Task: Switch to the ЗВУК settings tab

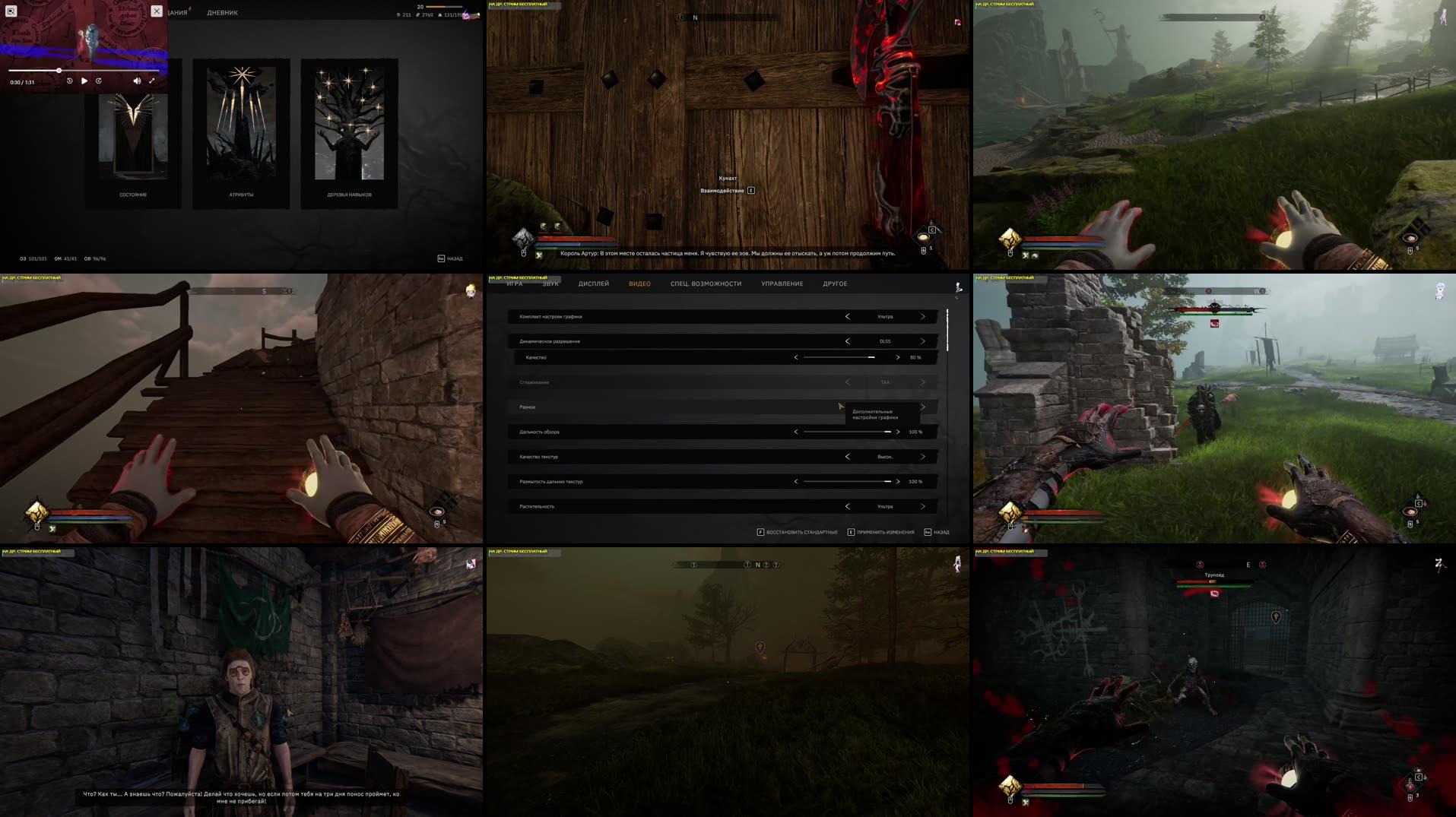Action: (550, 283)
